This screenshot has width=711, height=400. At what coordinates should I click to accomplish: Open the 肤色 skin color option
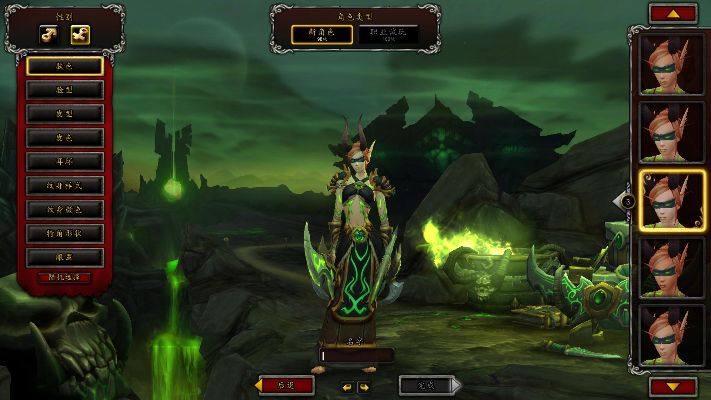click(x=64, y=66)
